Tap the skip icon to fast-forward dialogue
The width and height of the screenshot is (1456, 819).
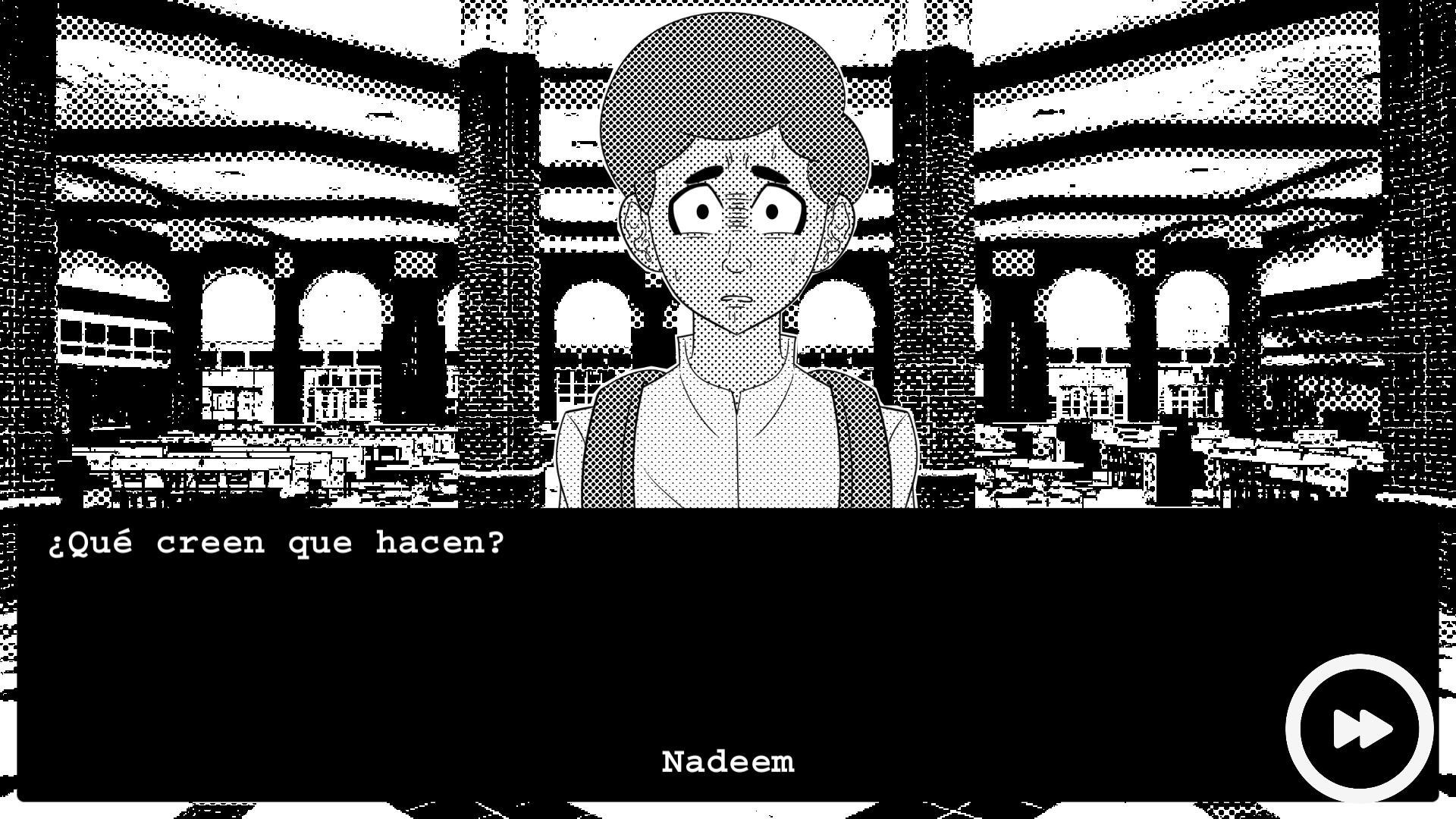point(1362,726)
